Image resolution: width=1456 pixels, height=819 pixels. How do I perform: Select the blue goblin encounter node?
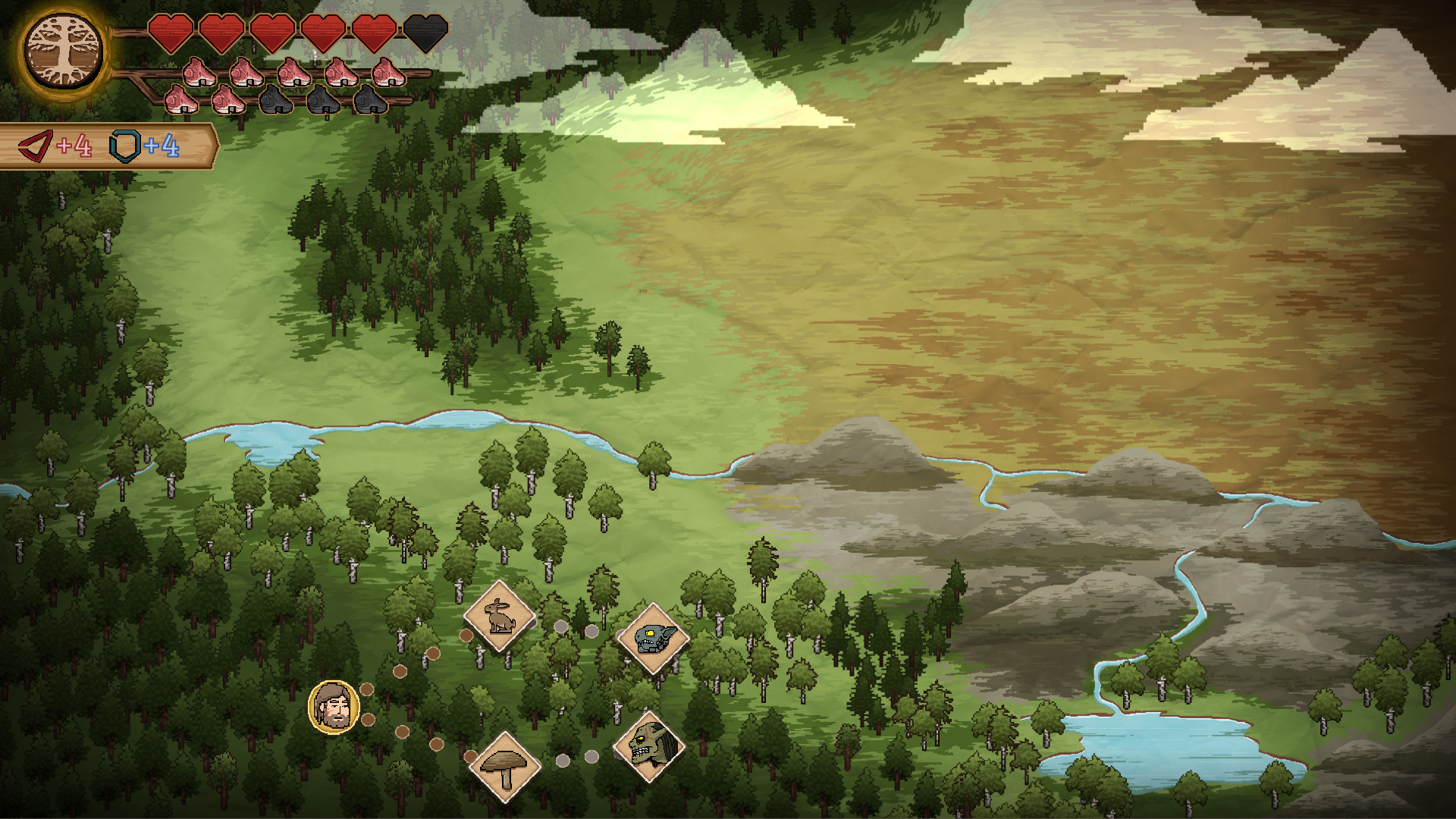(x=652, y=639)
